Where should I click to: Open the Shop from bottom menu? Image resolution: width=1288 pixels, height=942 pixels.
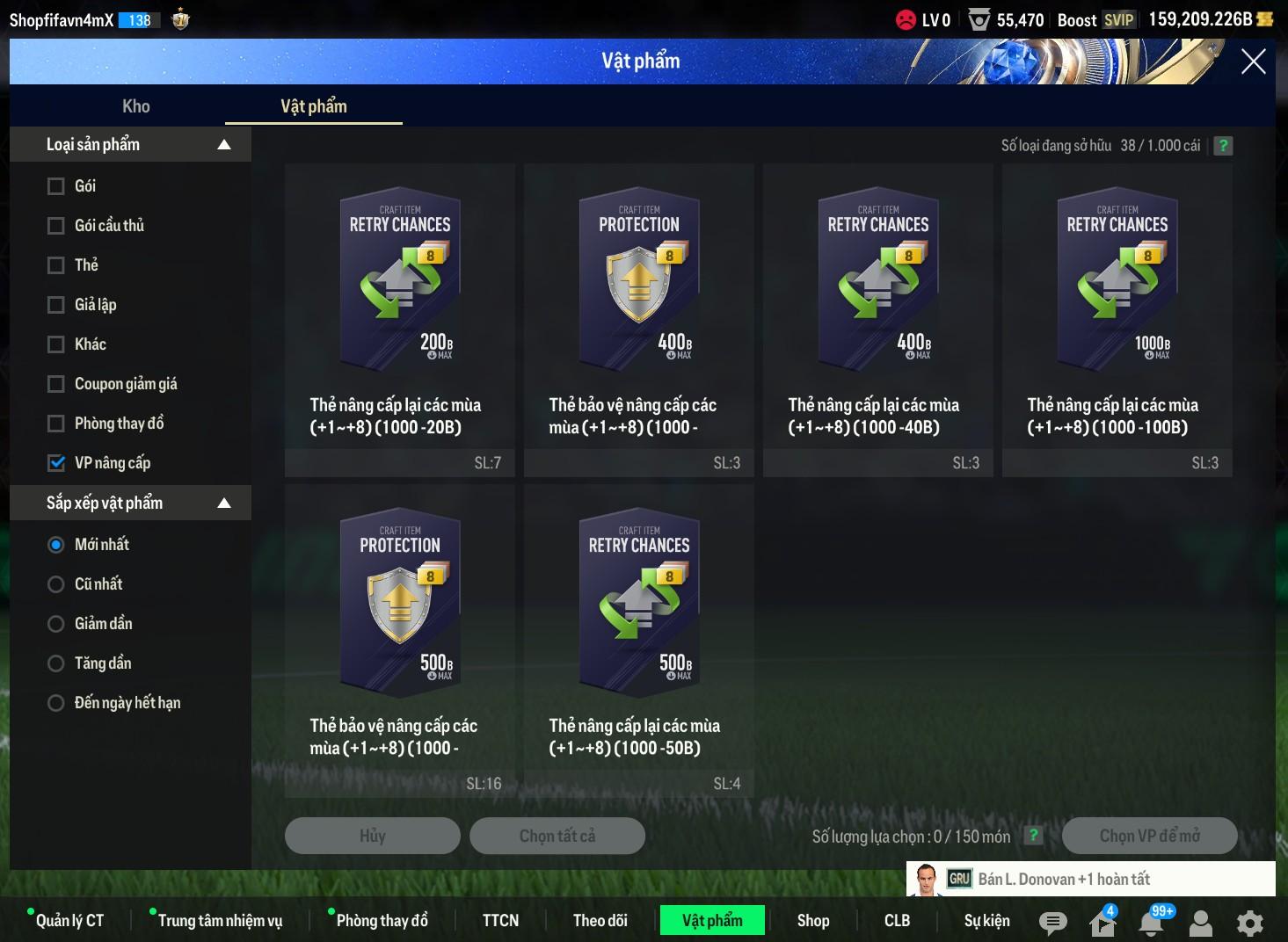813,920
